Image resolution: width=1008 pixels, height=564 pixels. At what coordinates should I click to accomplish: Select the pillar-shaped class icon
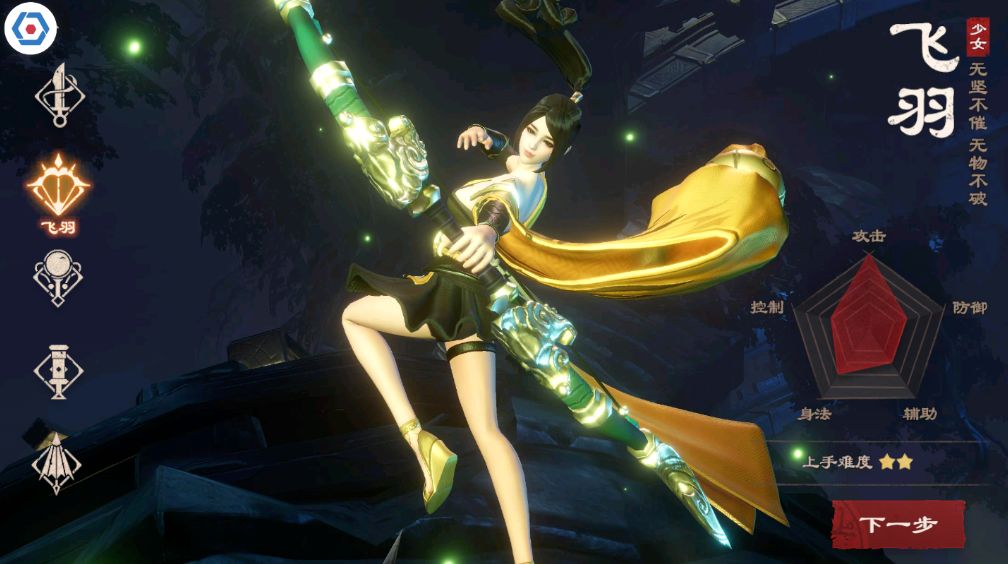tap(58, 369)
